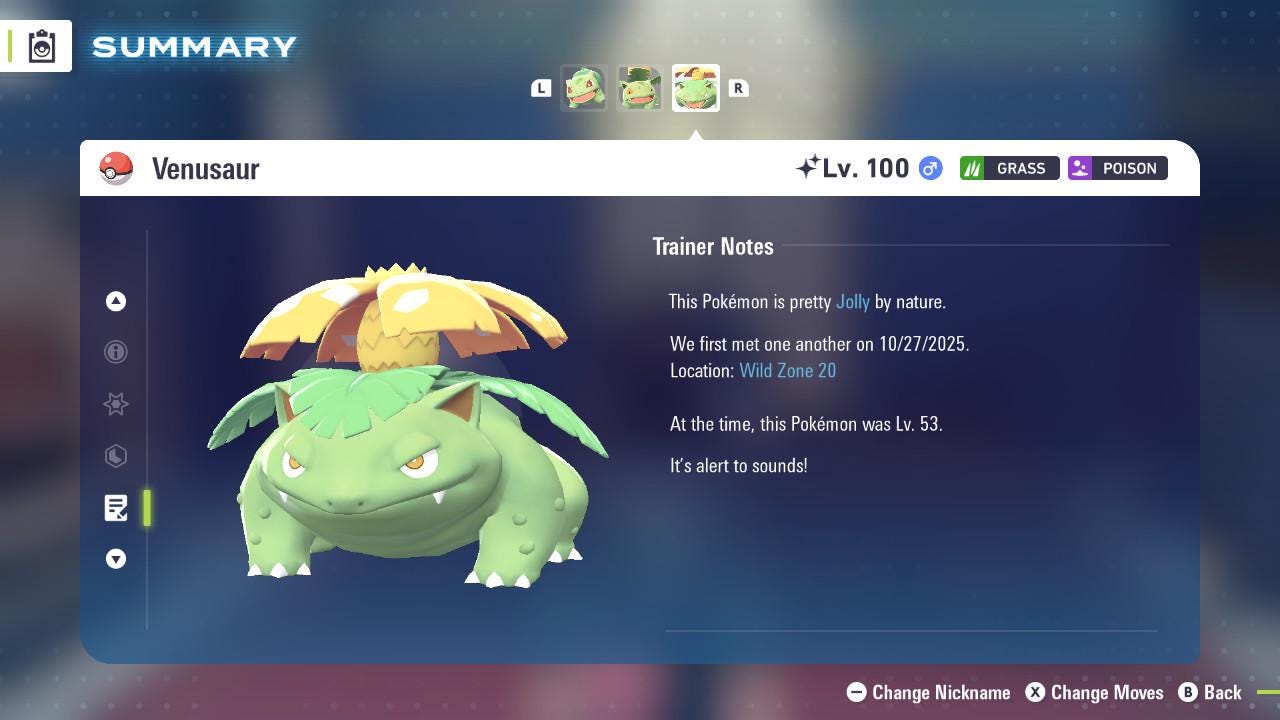Screen dimensions: 1280x720
Task: Open the Jolly nature link
Action: [x=851, y=301]
